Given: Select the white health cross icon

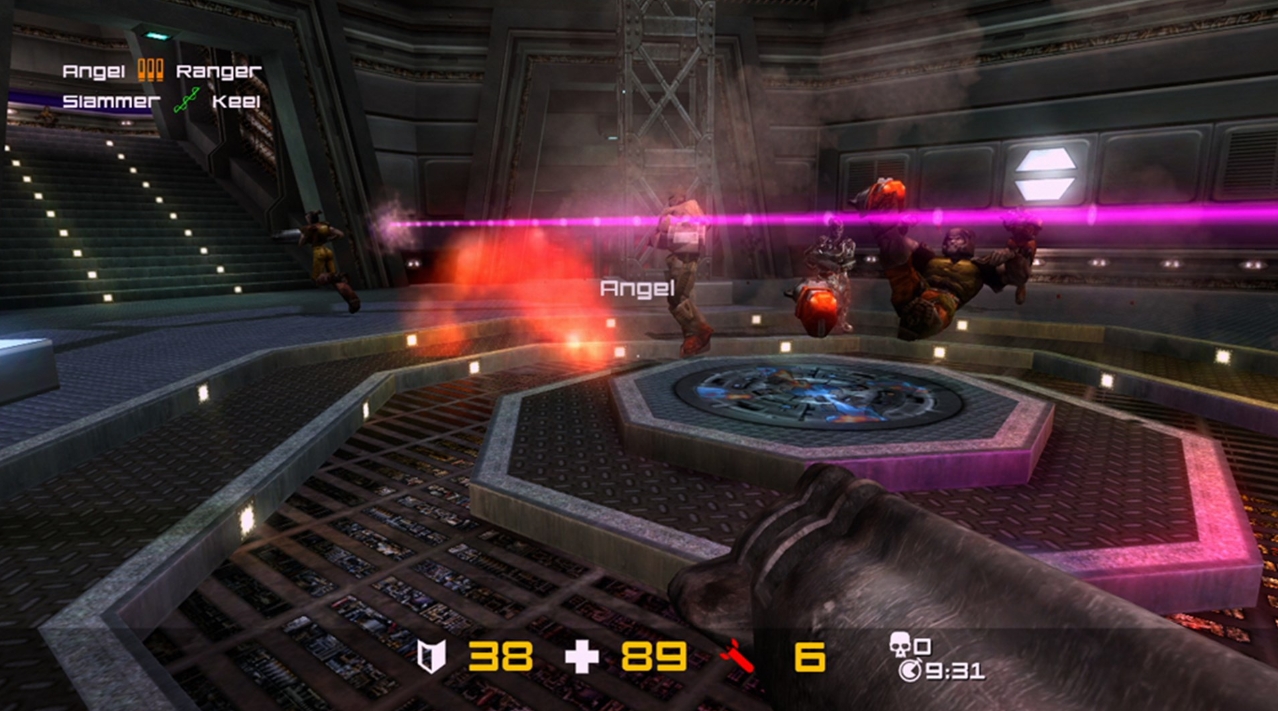Looking at the screenshot, I should click(582, 656).
